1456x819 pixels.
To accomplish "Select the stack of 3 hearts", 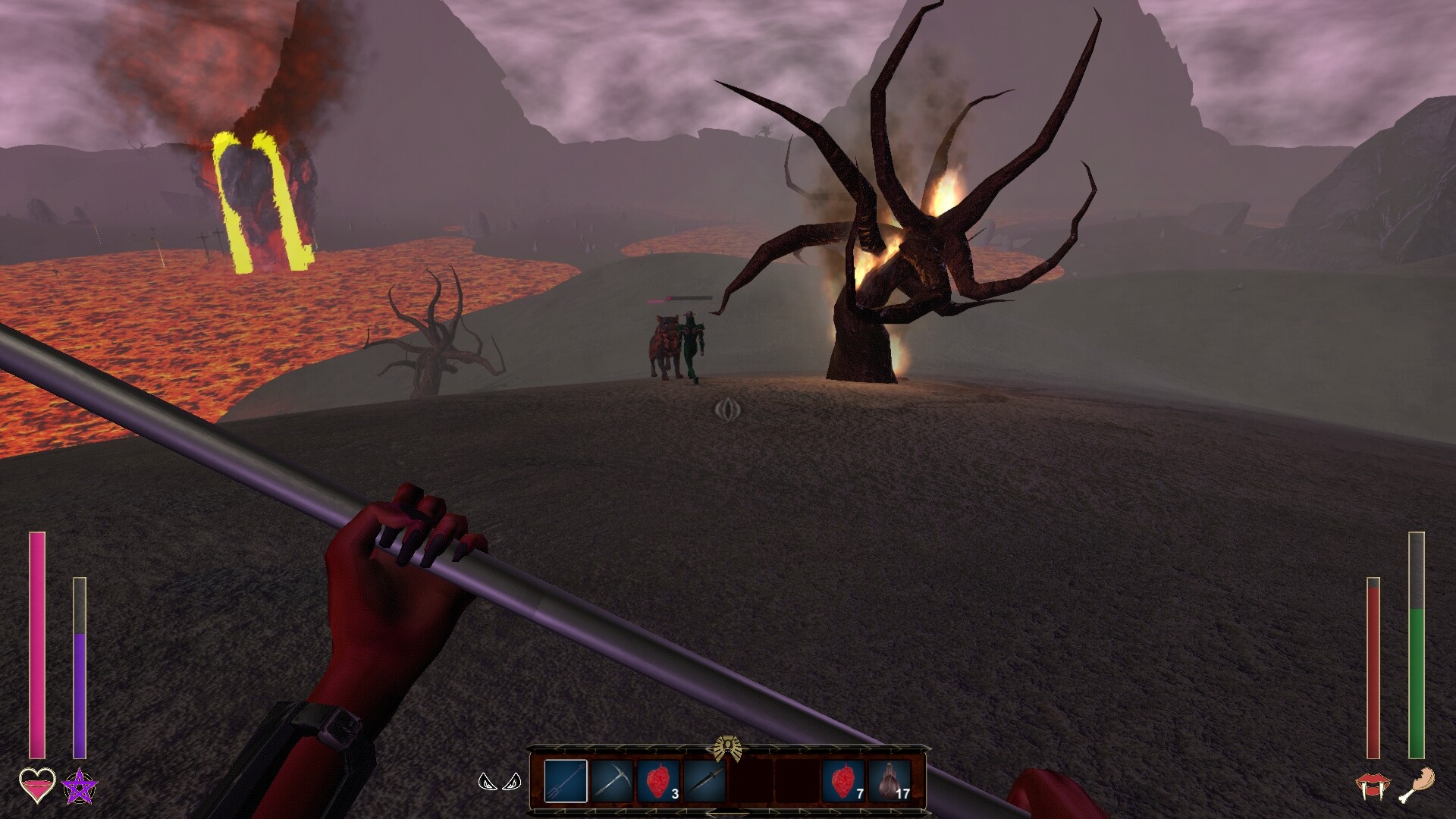I will [658, 781].
